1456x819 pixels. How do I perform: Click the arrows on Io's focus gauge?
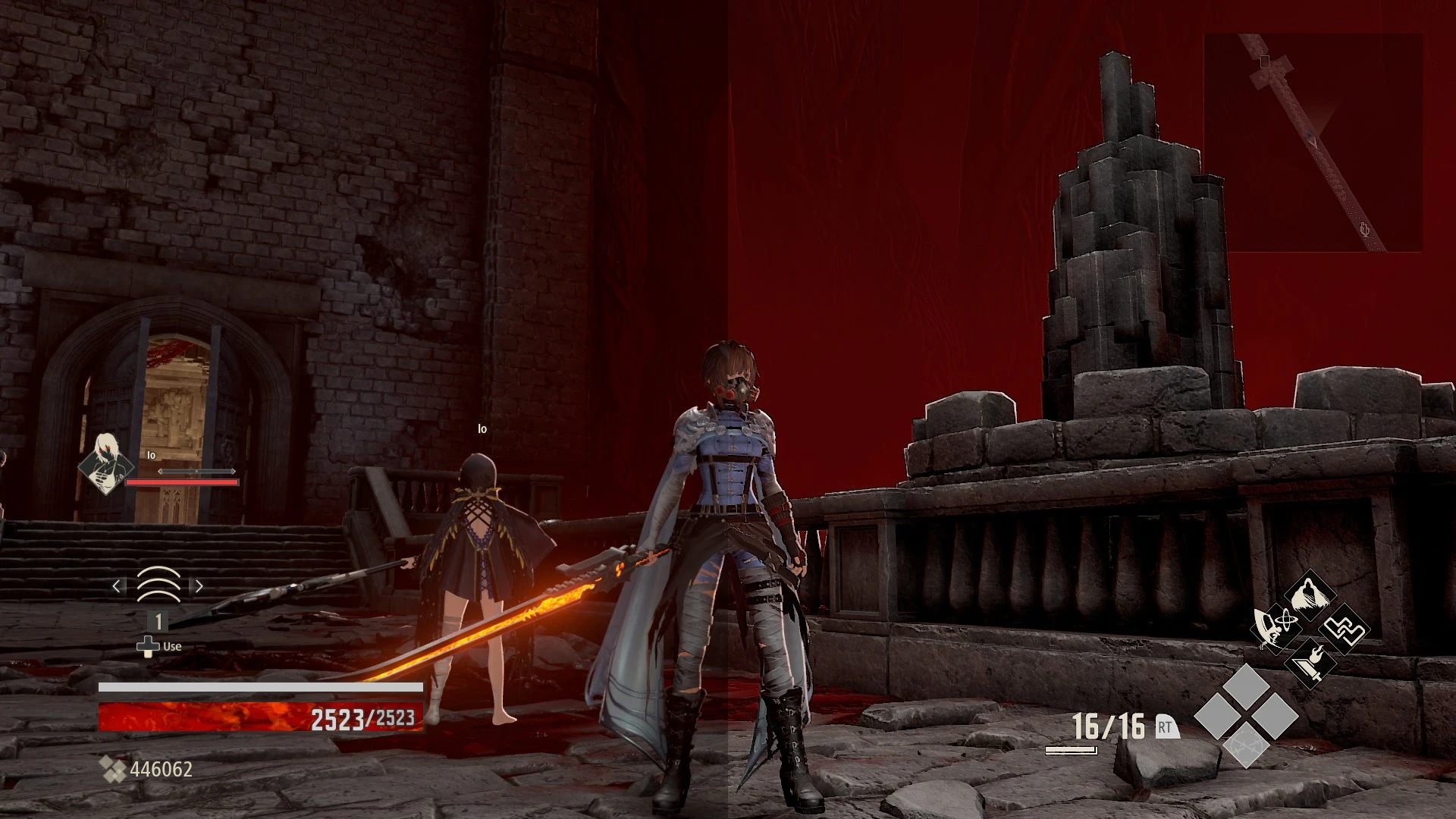196,471
